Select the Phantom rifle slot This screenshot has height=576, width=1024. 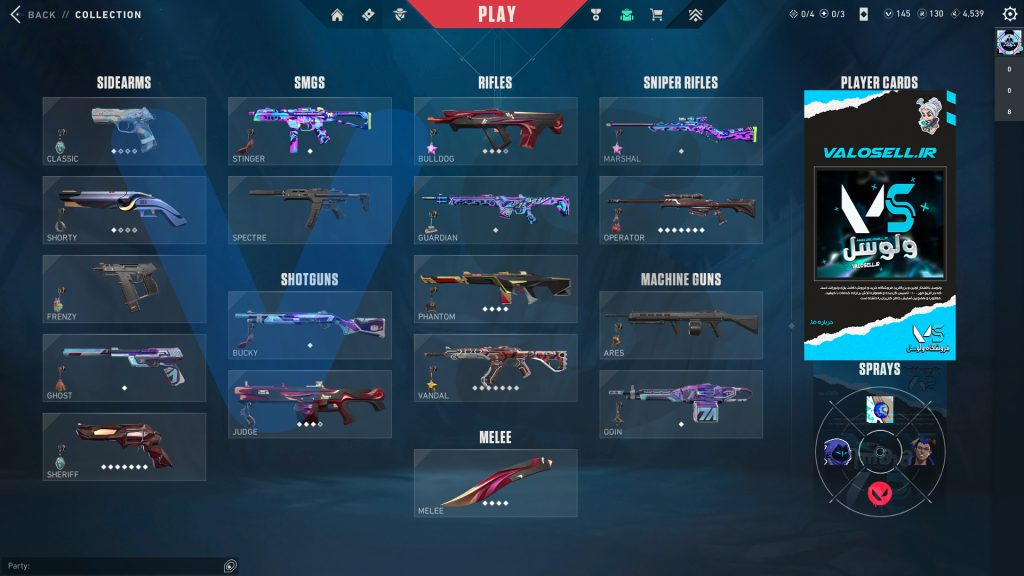pyautogui.click(x=496, y=289)
